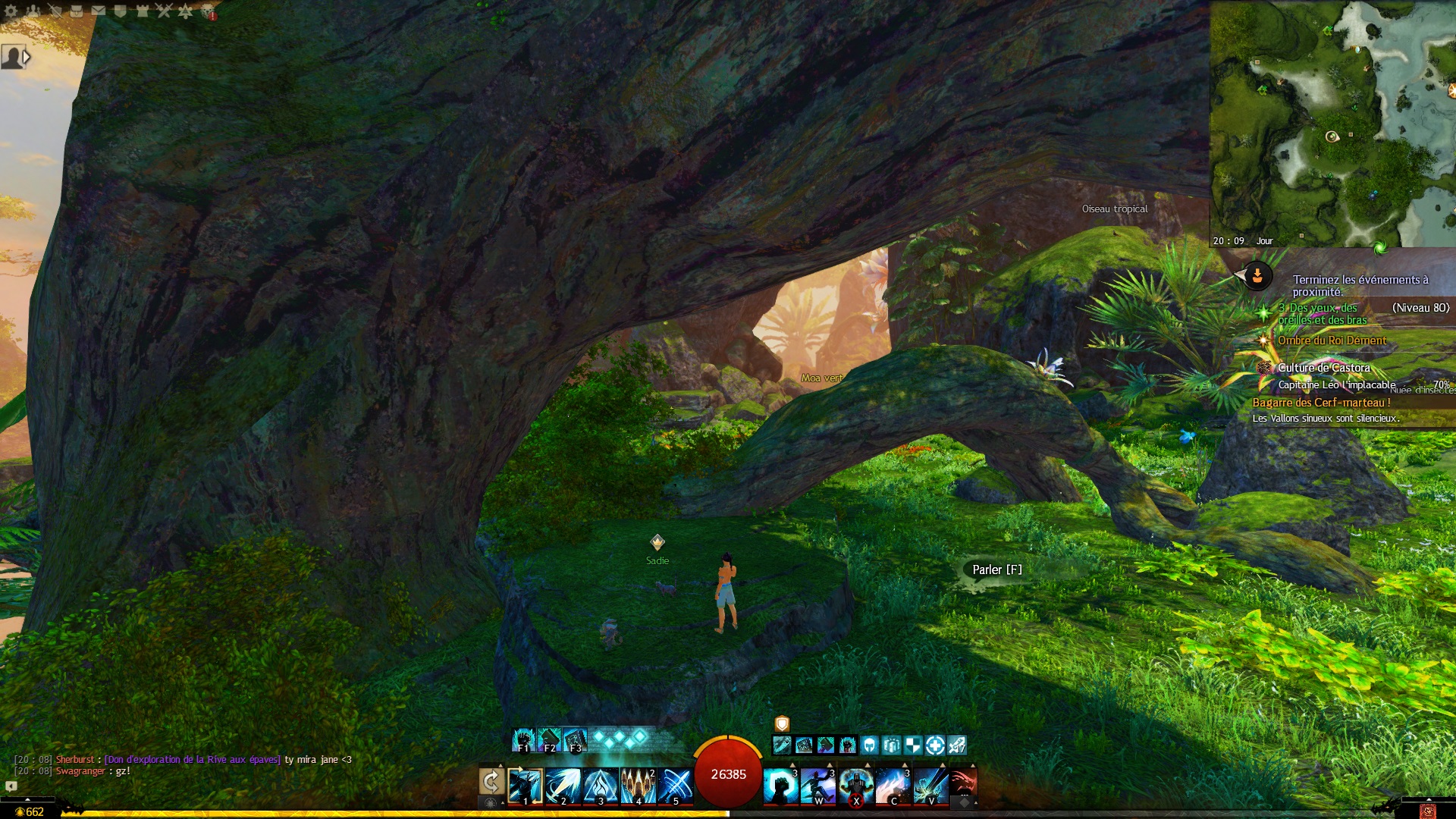Viewport: 1456px width, 819px height.
Task: Activate weapon skill 2 with white streak
Action: 563,785
